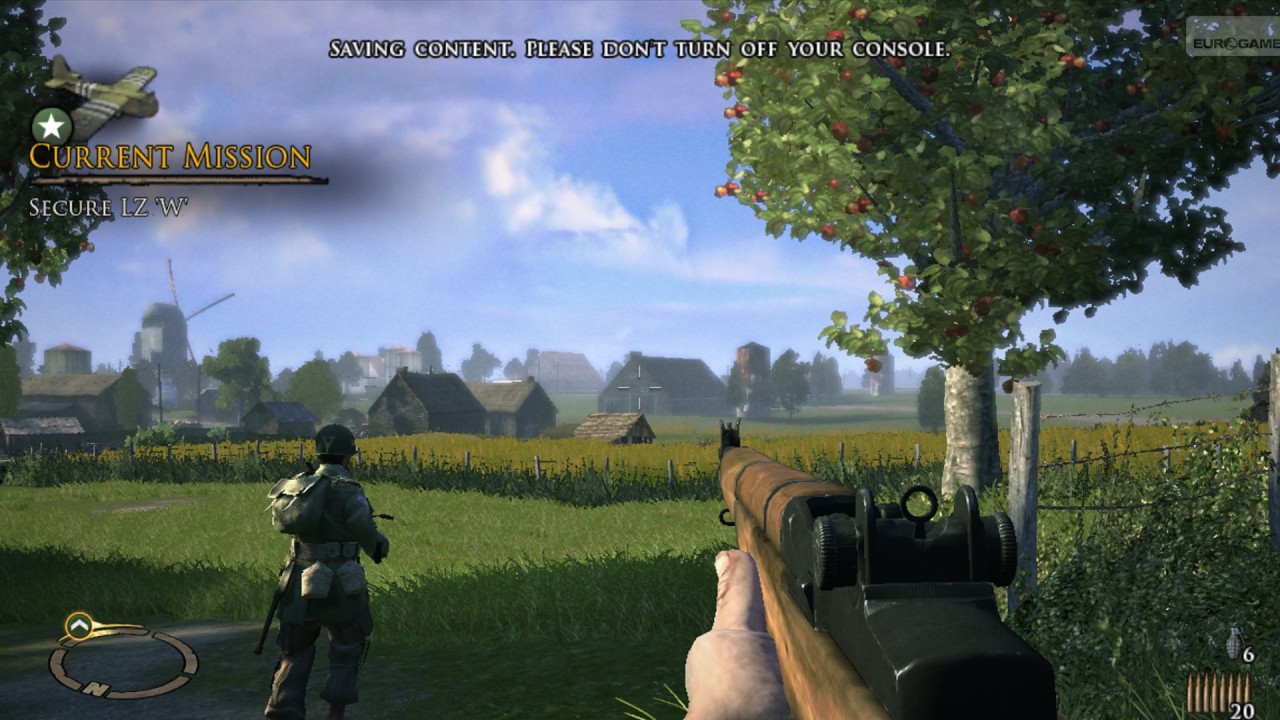Image resolution: width=1280 pixels, height=720 pixels.
Task: Select the rifle bullets ammo icon
Action: tap(1217, 692)
